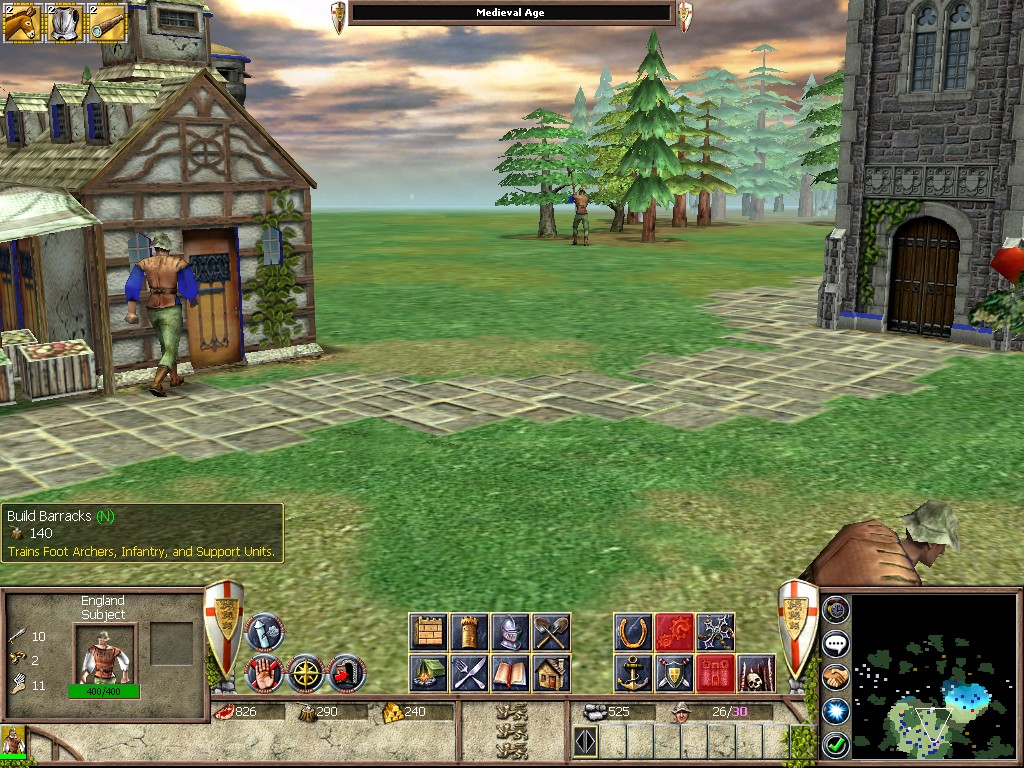
Task: Choose the stone tower build icon
Action: point(469,632)
